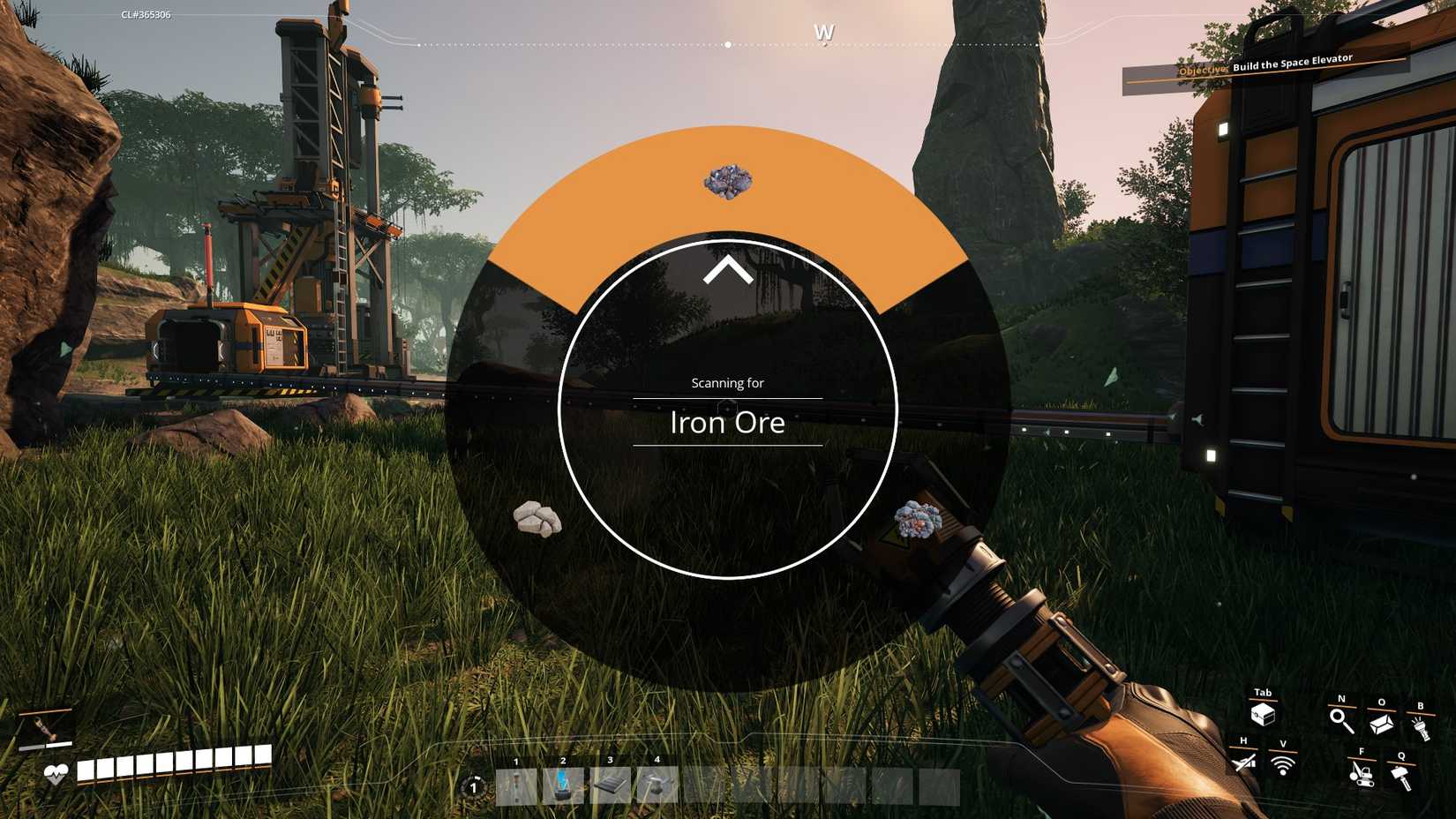Select the glowing blue item in hotbar slot 2
This screenshot has width=1456, height=819.
[x=563, y=785]
